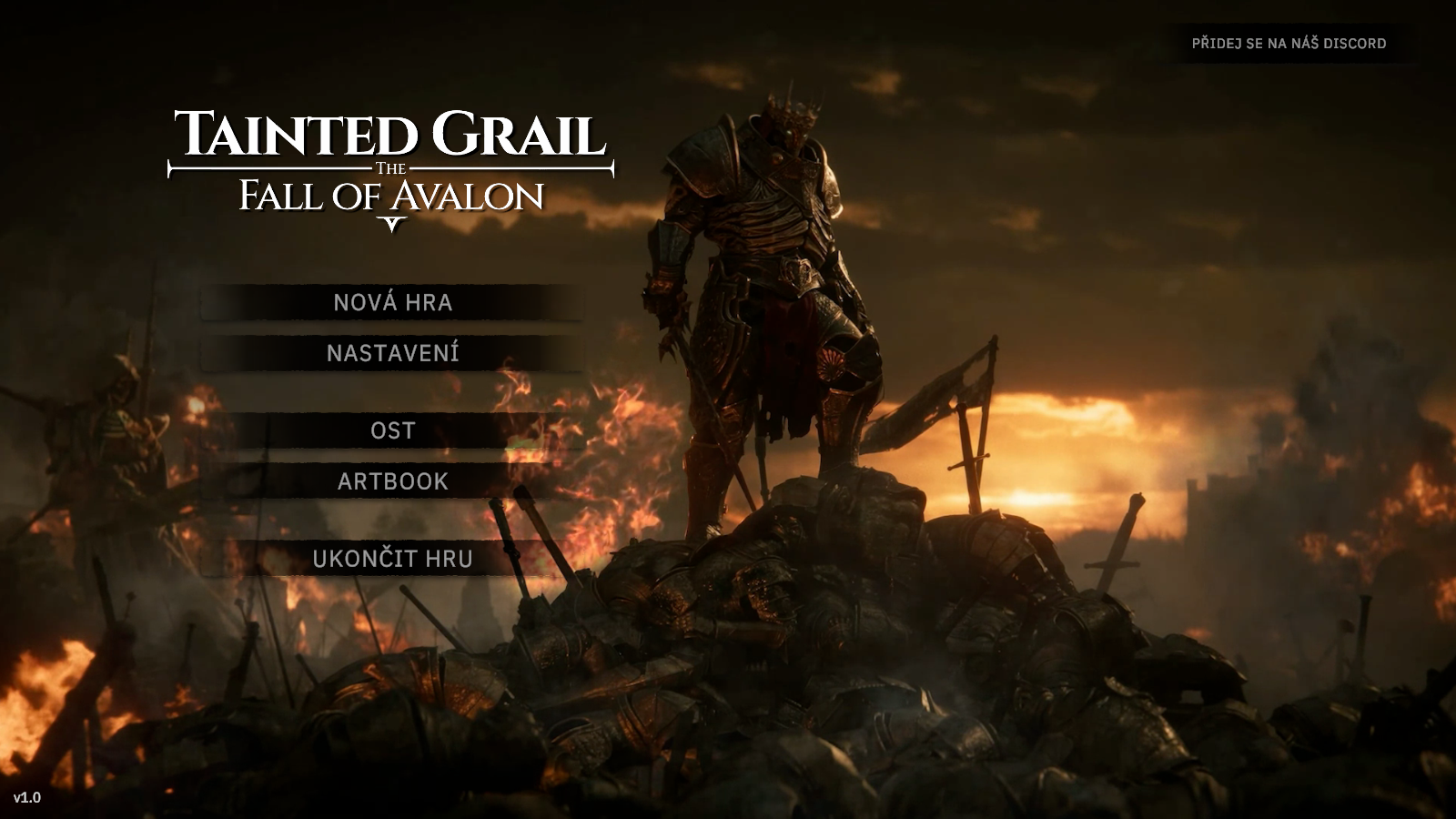
Task: Open the Nastavení settings menu
Action: coord(392,354)
